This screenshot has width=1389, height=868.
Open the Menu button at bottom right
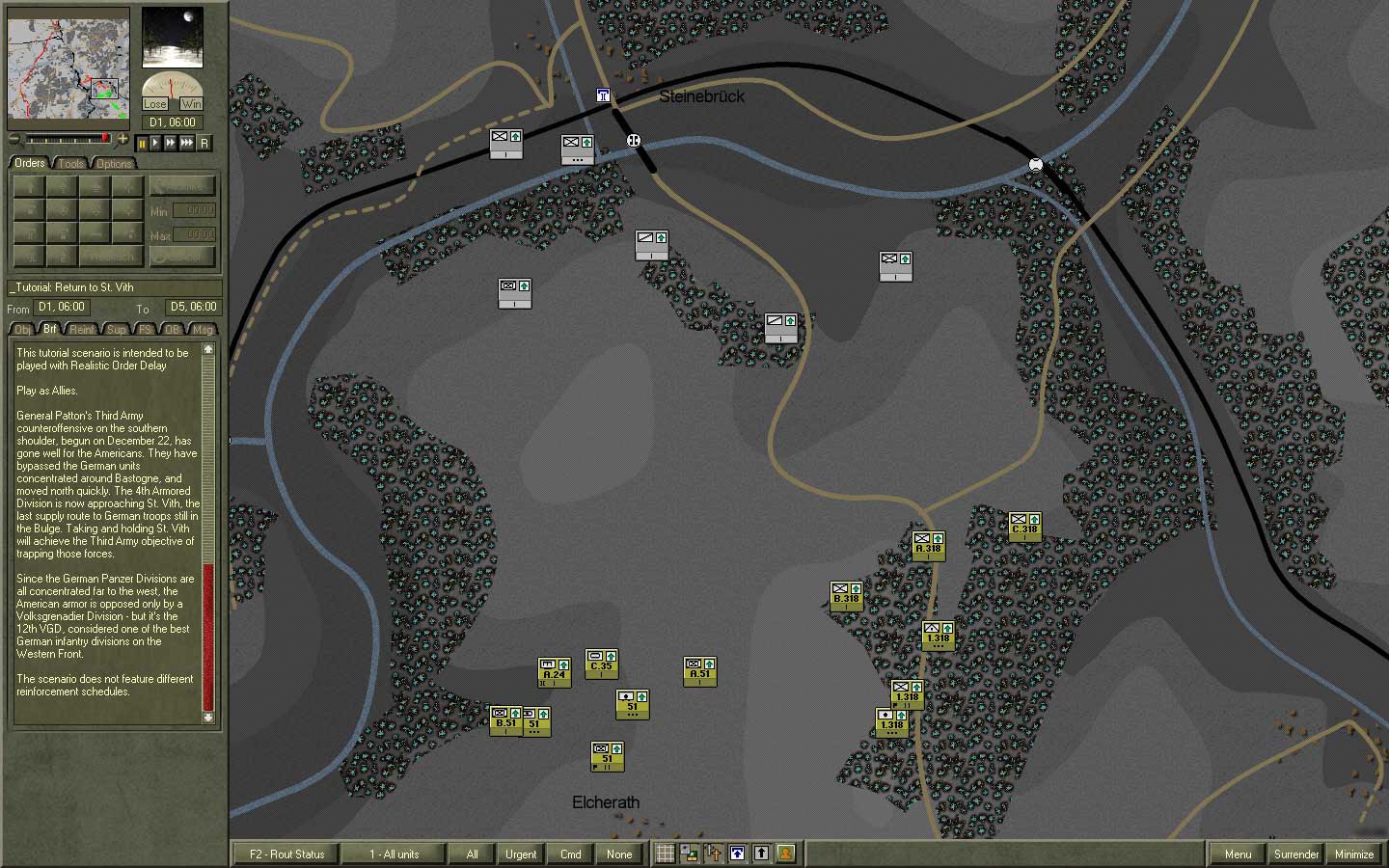1238,854
